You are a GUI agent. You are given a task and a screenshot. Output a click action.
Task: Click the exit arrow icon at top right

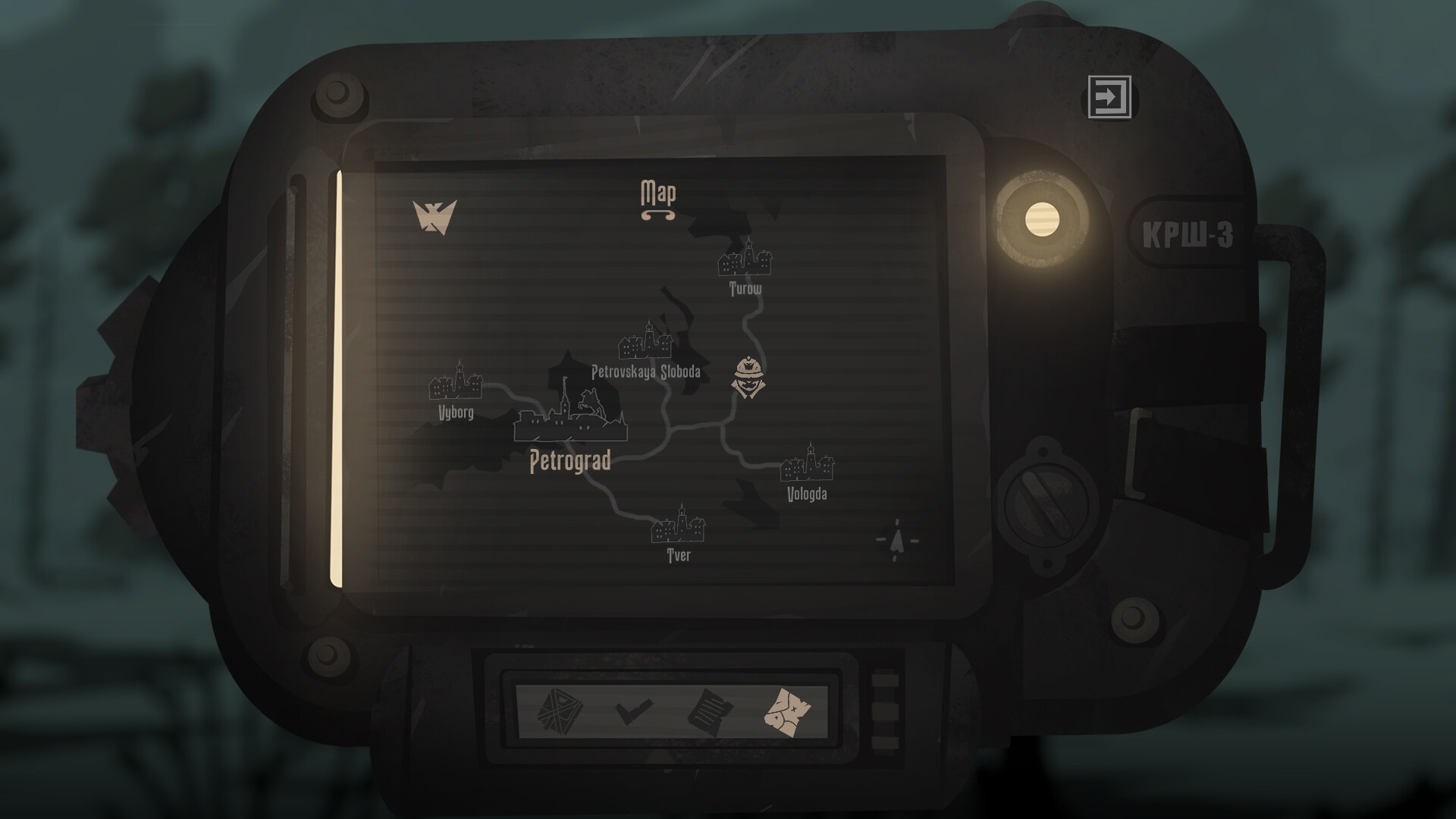(1109, 97)
